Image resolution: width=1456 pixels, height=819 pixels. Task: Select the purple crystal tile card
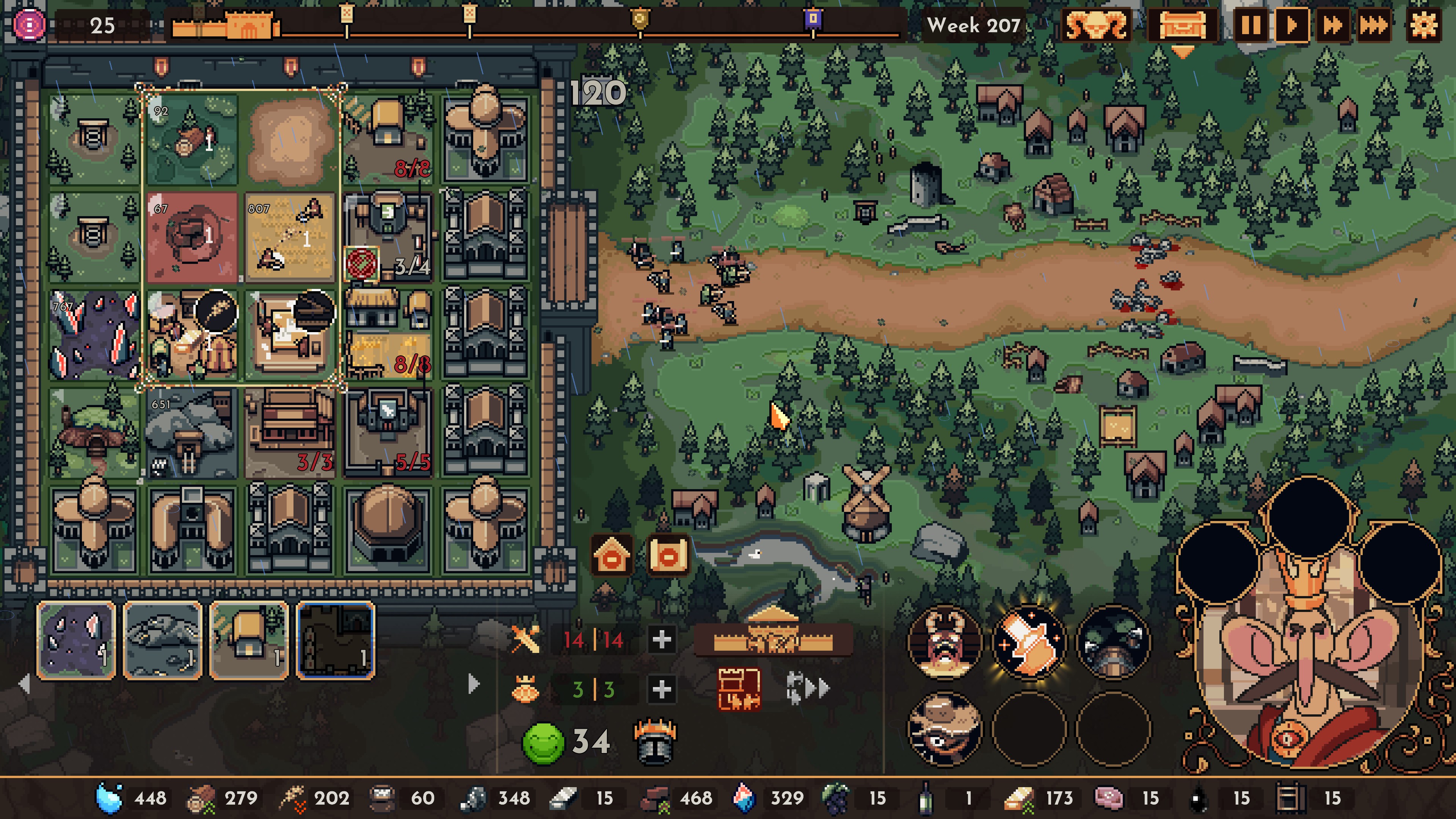click(76, 640)
